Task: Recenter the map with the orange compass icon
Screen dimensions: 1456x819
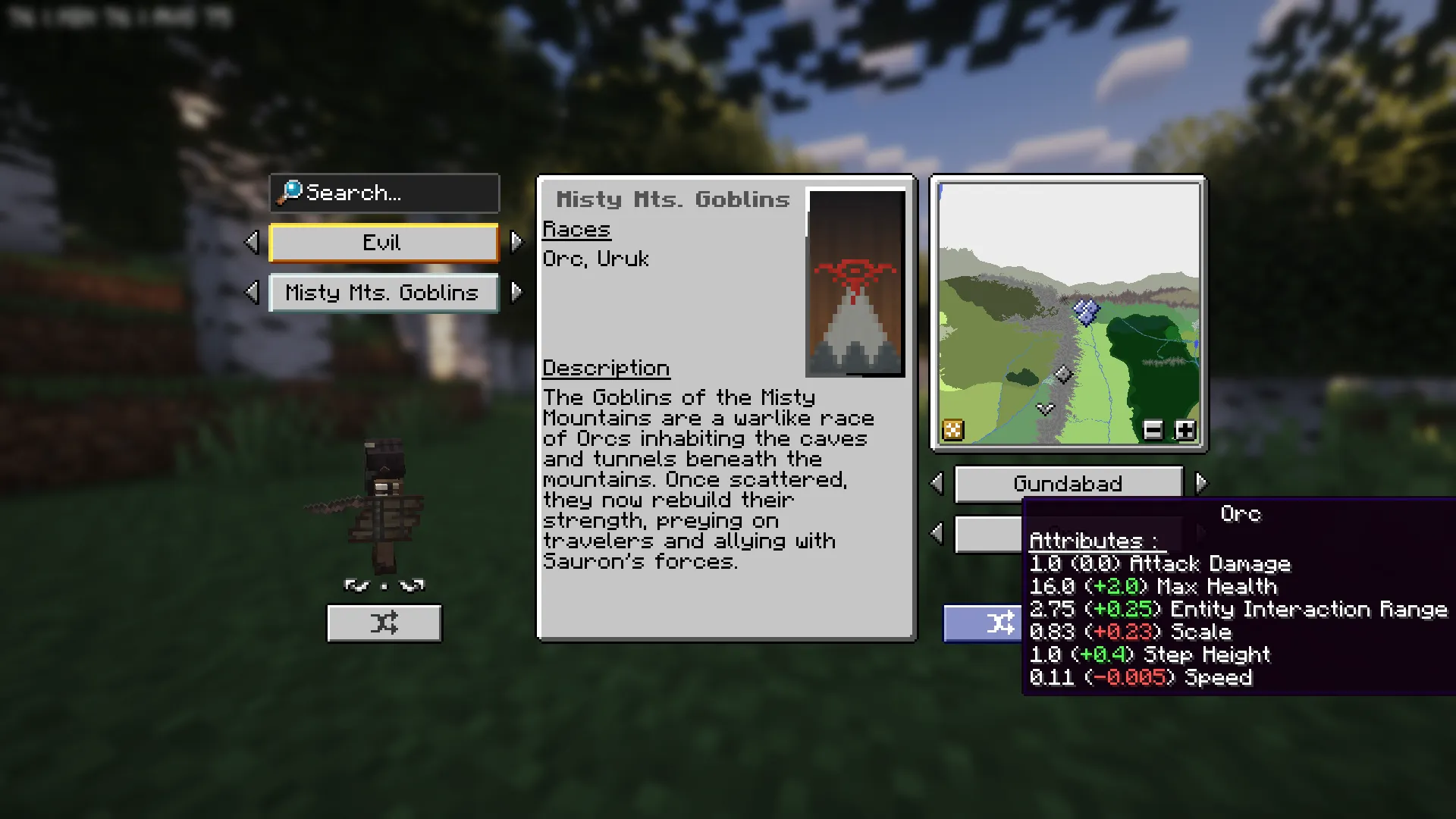Action: pyautogui.click(x=953, y=429)
